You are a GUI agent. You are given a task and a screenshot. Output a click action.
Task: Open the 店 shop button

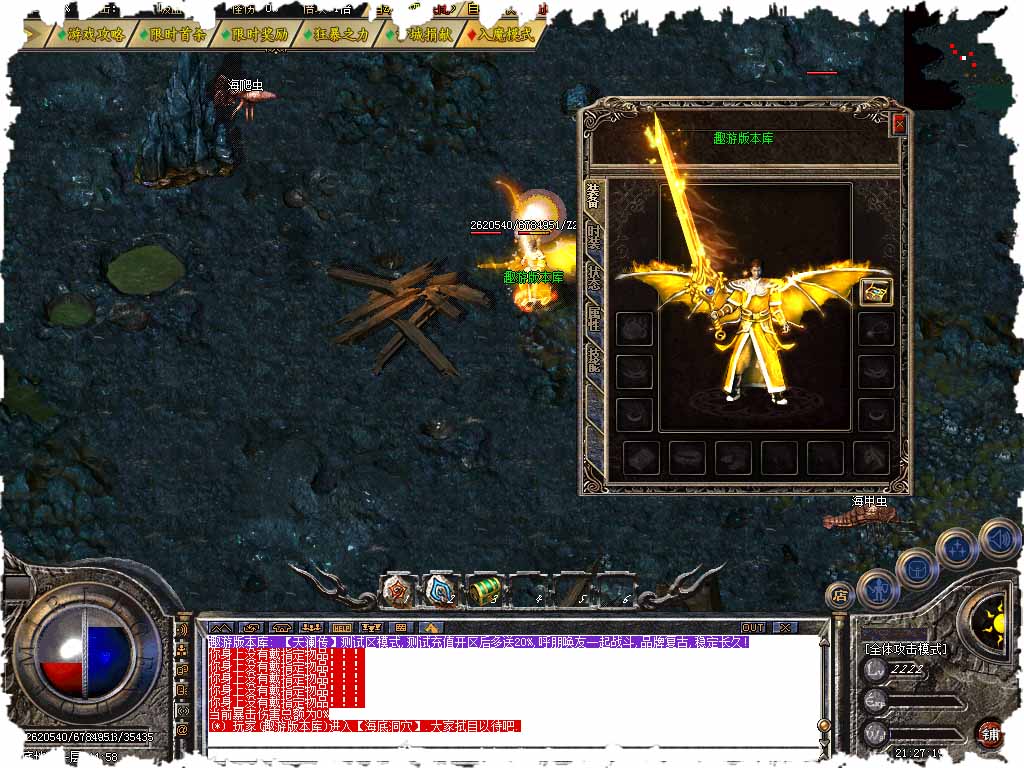[840, 595]
